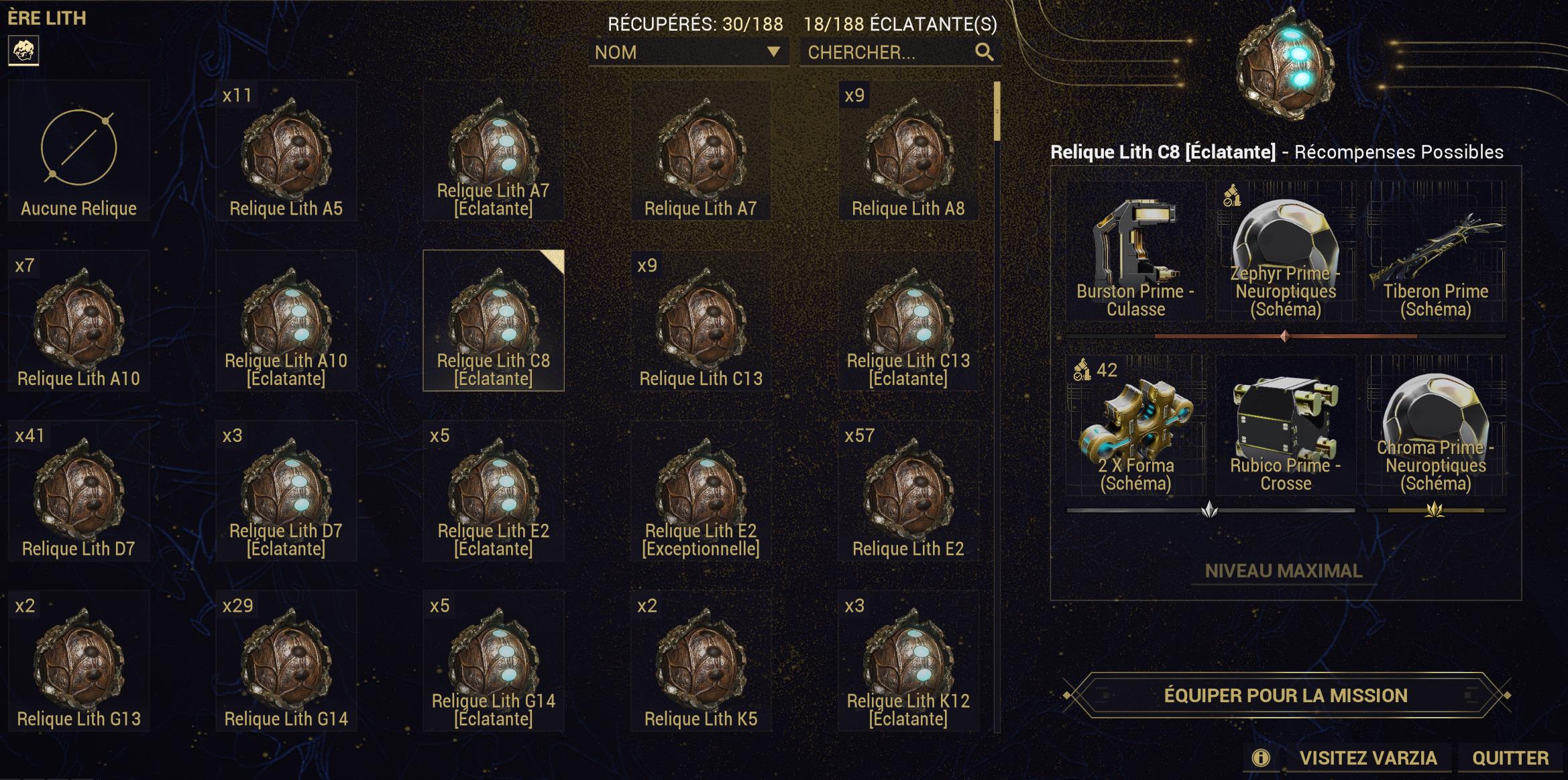Select Relique Lith K5 relic
Viewport: 1568px width, 780px height.
click(x=701, y=662)
